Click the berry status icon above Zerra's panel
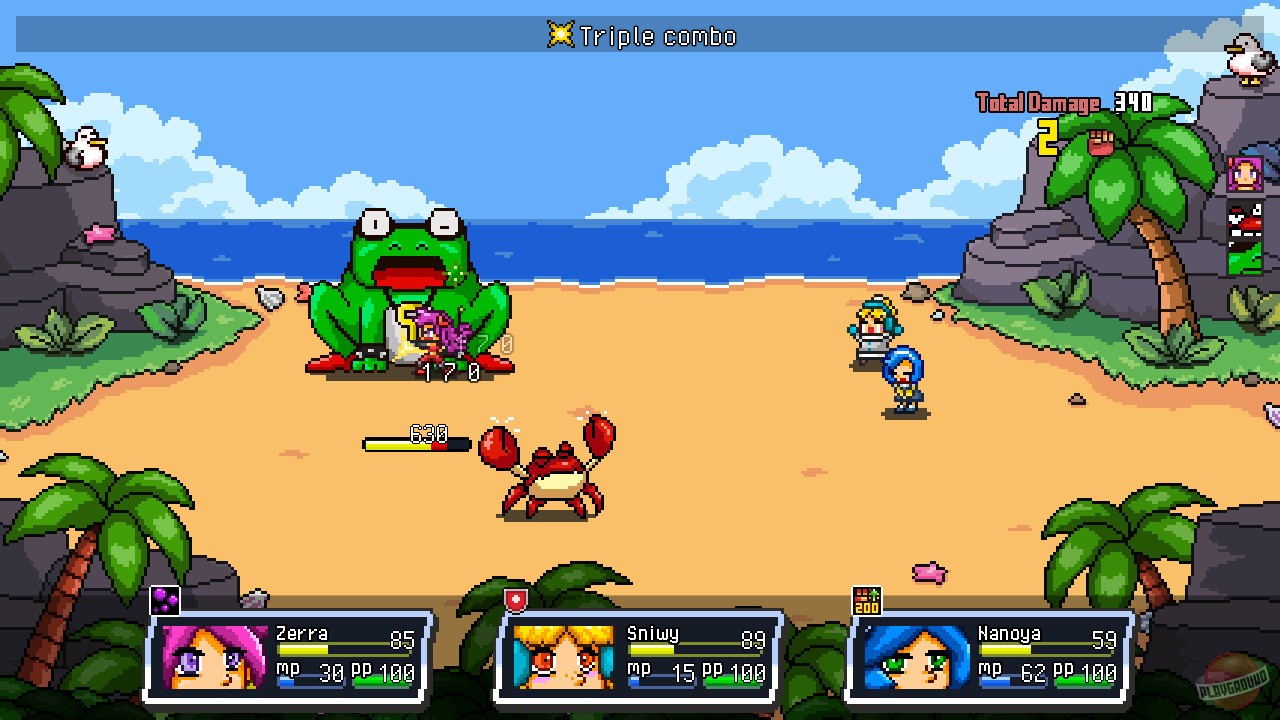Screen dimensions: 1280x720 (167, 599)
